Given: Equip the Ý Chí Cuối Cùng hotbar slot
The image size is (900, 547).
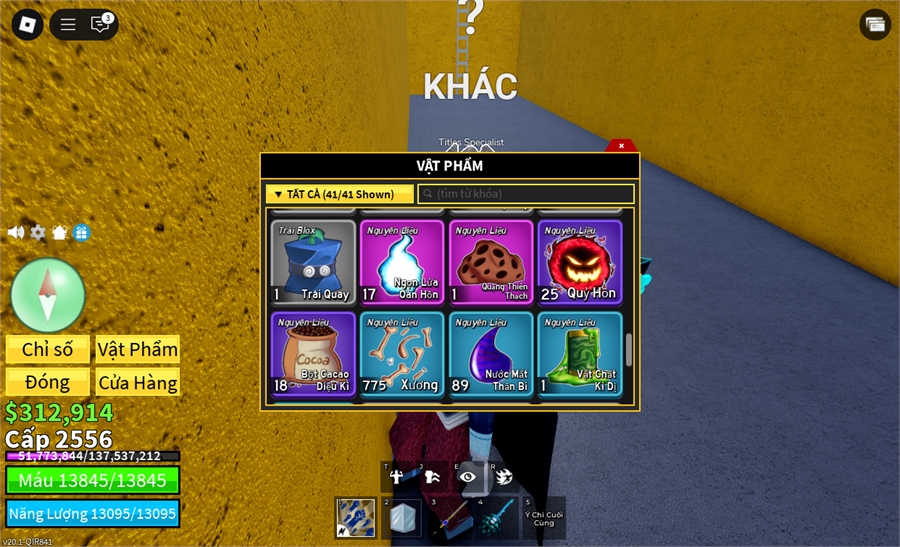Looking at the screenshot, I should [x=543, y=518].
